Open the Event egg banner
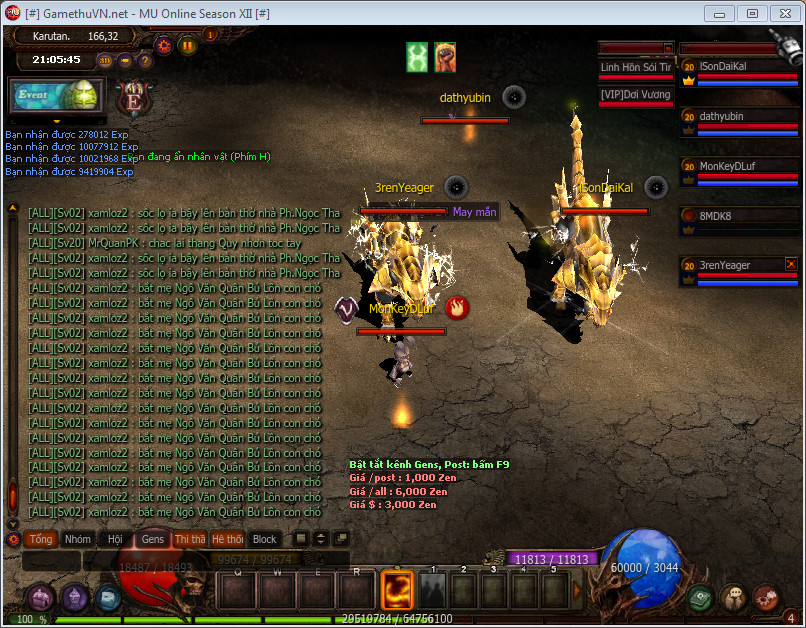Image resolution: width=806 pixels, height=628 pixels. click(x=57, y=95)
